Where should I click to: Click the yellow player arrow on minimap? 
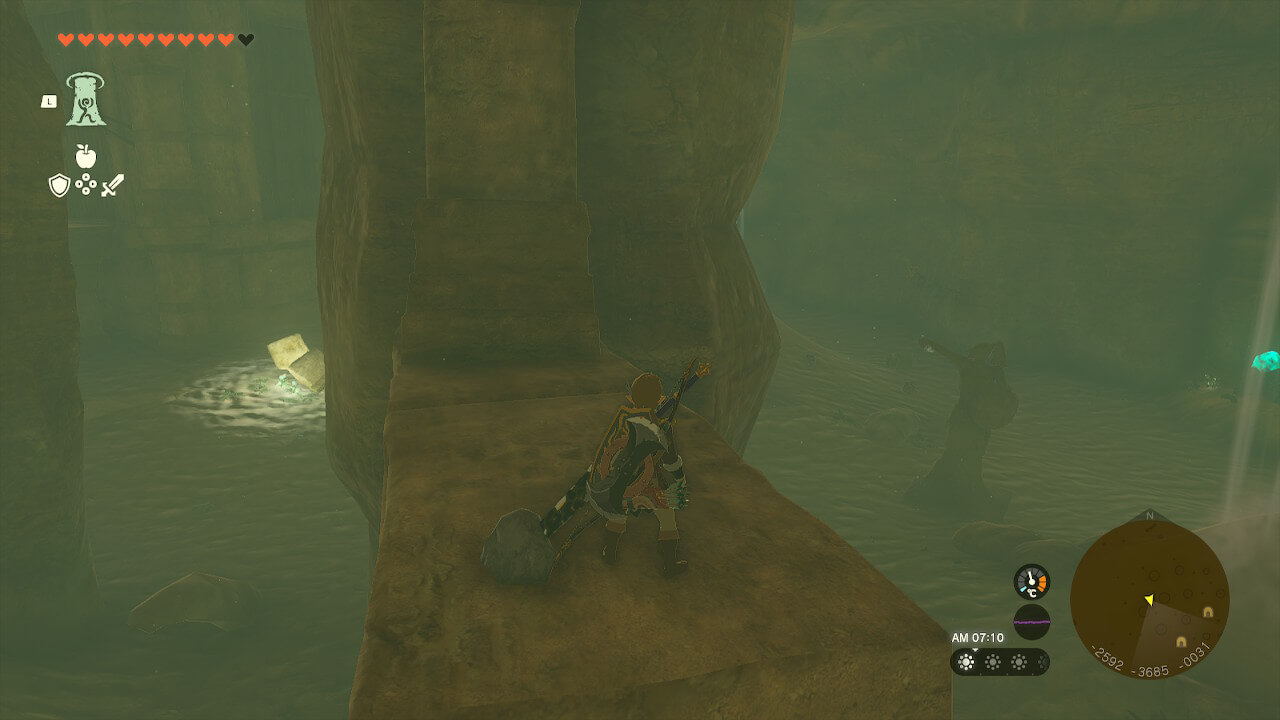tap(1149, 600)
